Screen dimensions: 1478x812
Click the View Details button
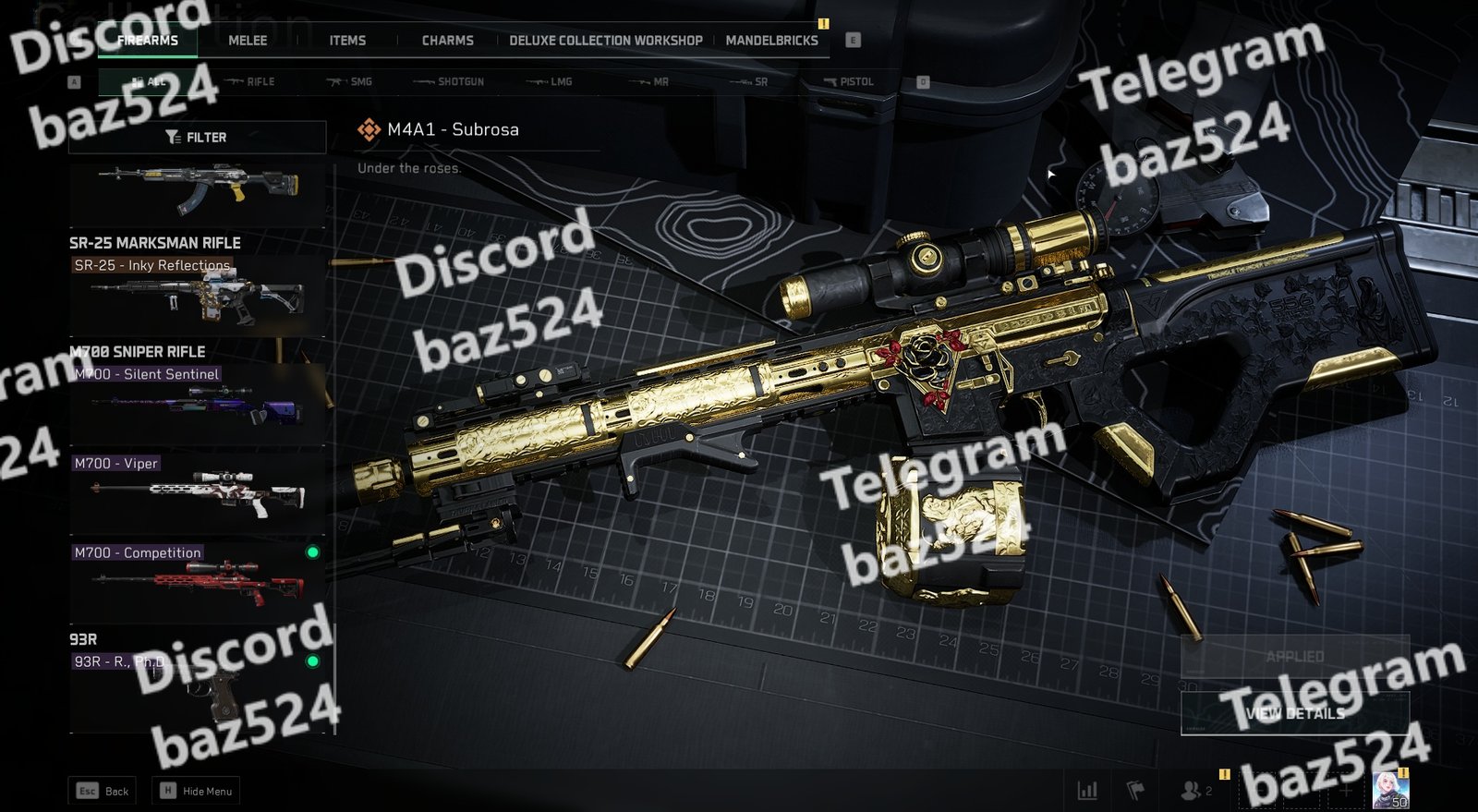pyautogui.click(x=1294, y=713)
